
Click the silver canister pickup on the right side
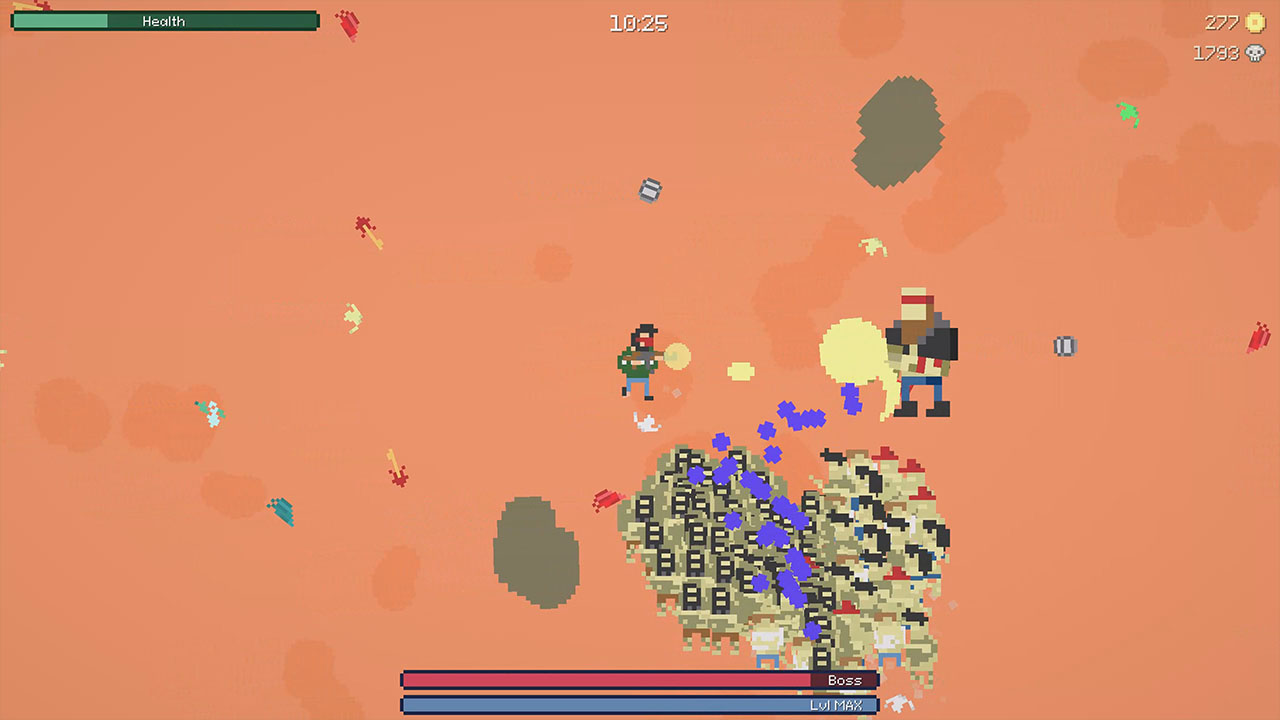pyautogui.click(x=1064, y=346)
